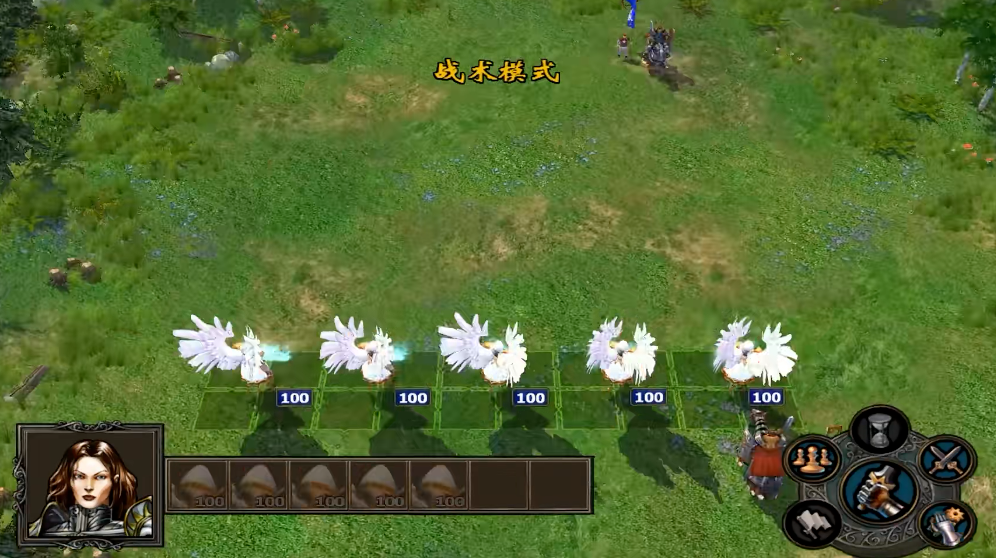996x558 pixels.
Task: Select the hourglass wait button
Action: [879, 429]
